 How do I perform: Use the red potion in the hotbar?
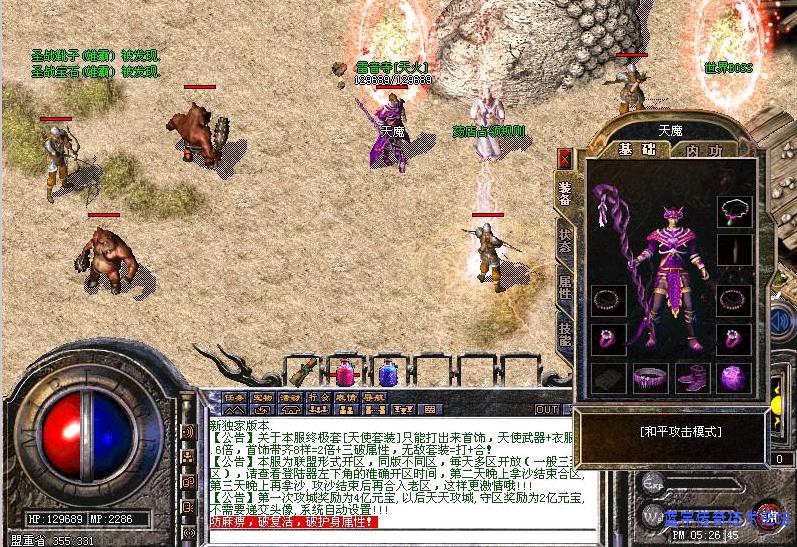pyautogui.click(x=345, y=373)
